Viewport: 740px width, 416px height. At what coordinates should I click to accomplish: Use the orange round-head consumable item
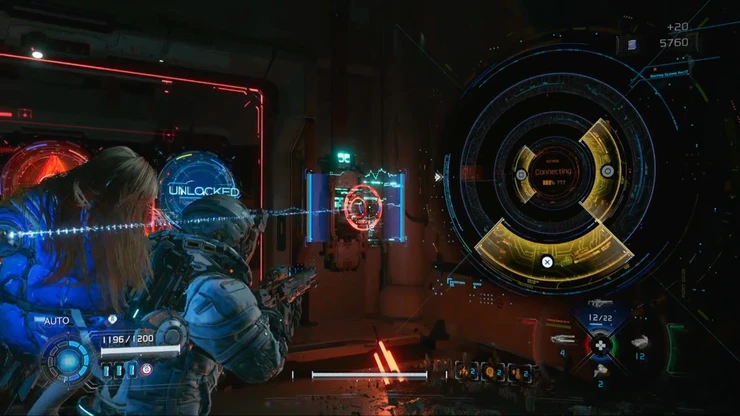pos(492,371)
